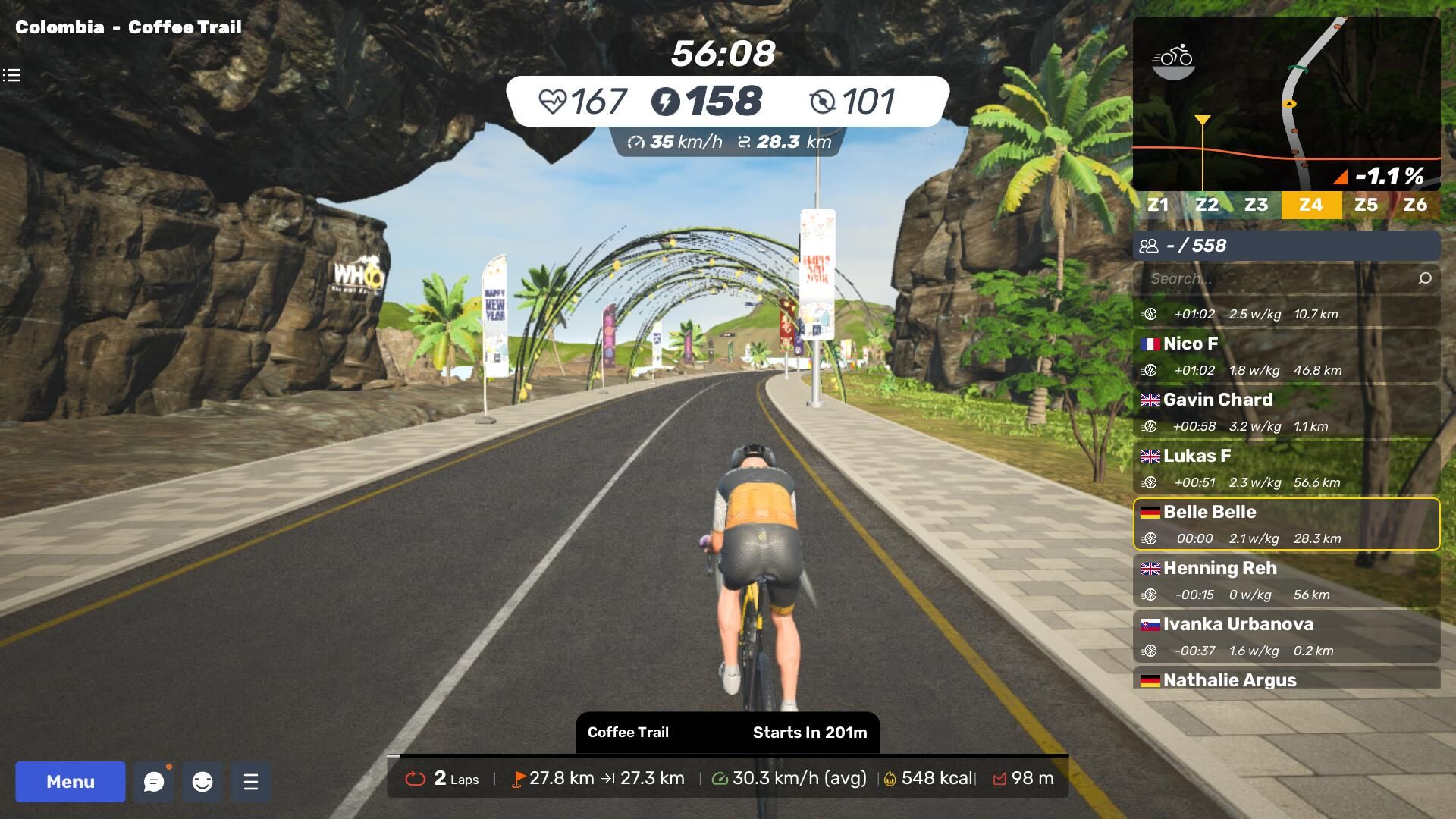1456x819 pixels.
Task: Select rider Nico F in the list
Action: [x=1286, y=356]
